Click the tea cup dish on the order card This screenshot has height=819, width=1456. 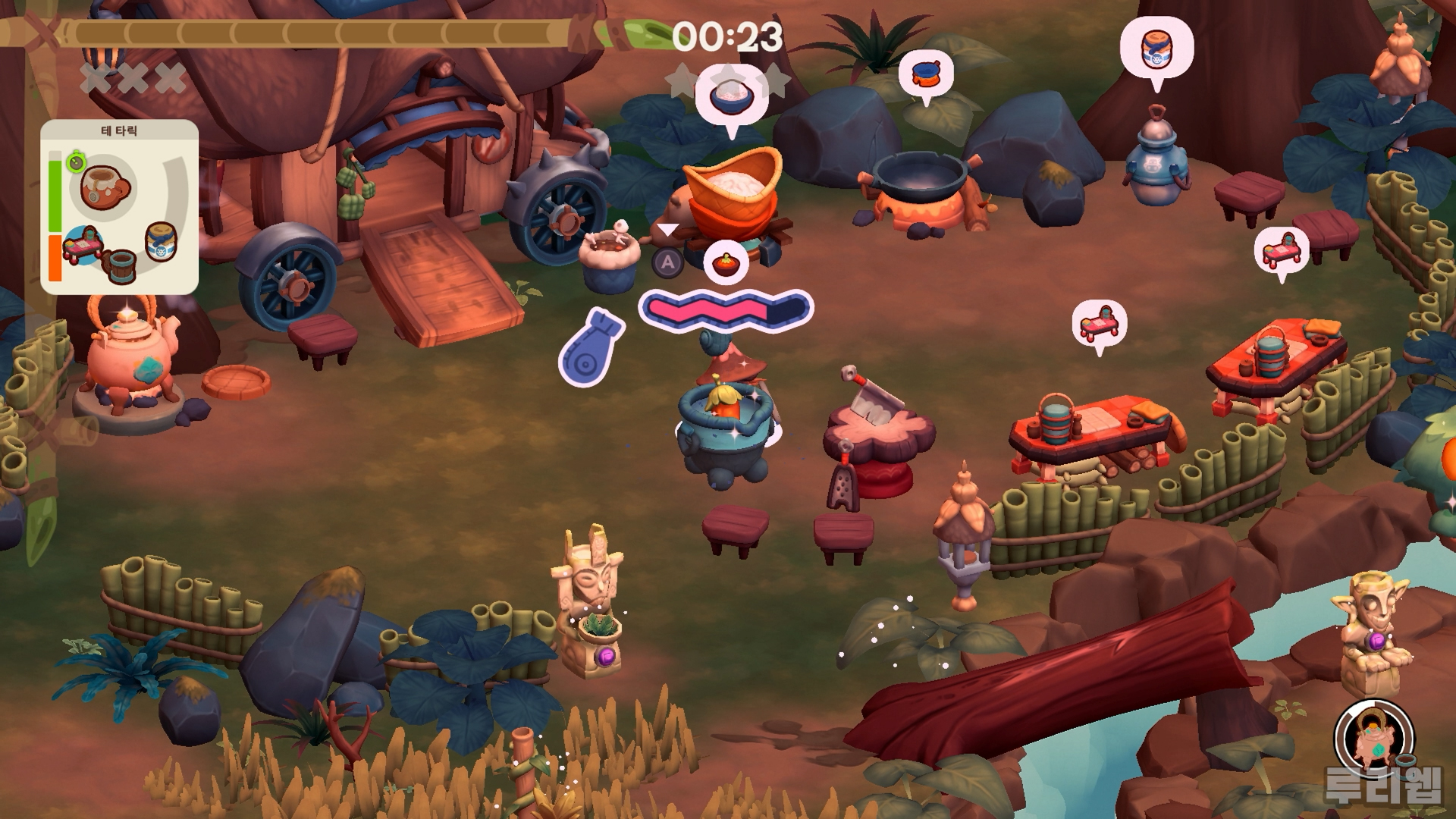tap(104, 187)
